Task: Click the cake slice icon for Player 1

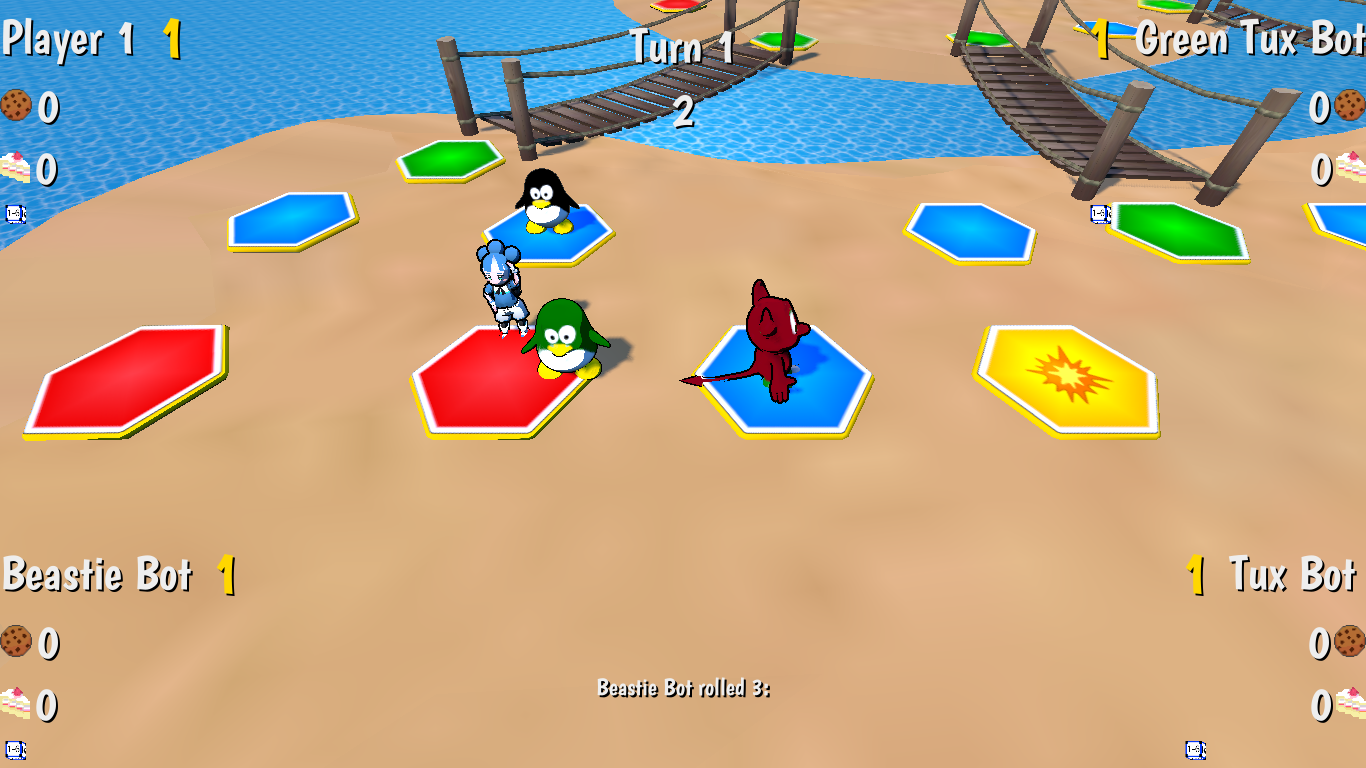Action: pos(14,168)
